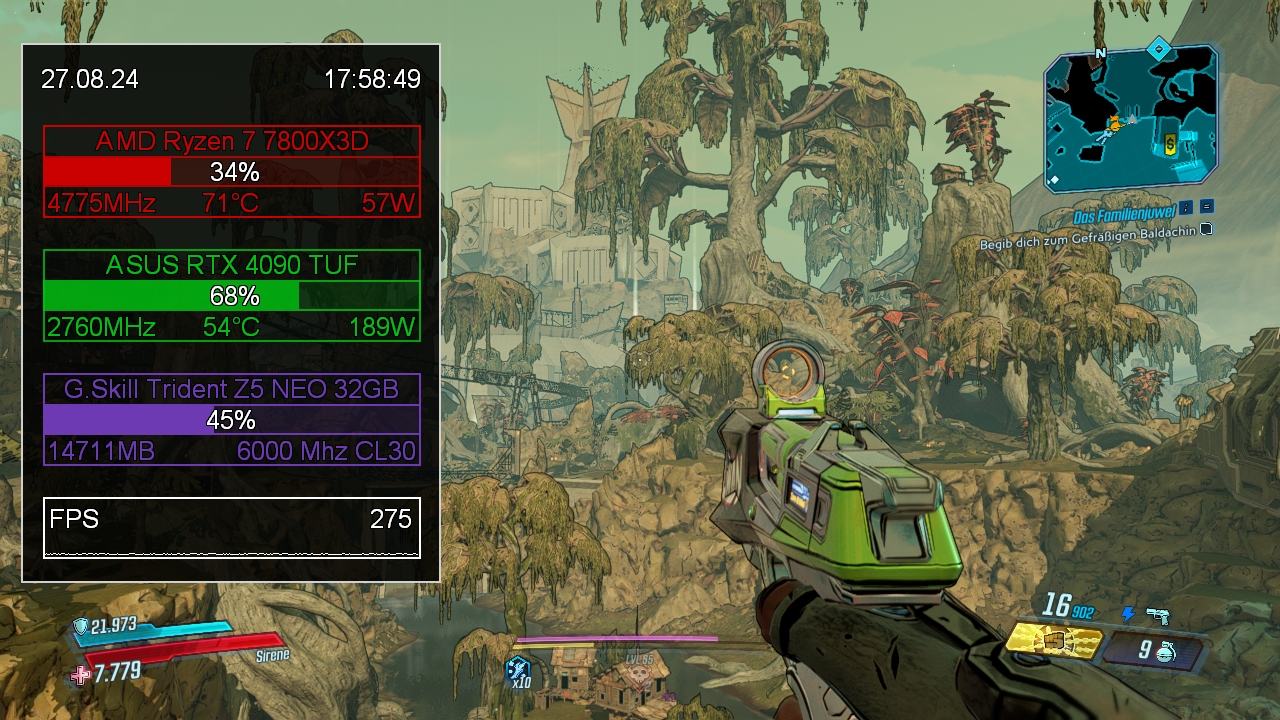The width and height of the screenshot is (1280, 720).
Task: Select the grenade slot showing 9
Action: (1150, 650)
